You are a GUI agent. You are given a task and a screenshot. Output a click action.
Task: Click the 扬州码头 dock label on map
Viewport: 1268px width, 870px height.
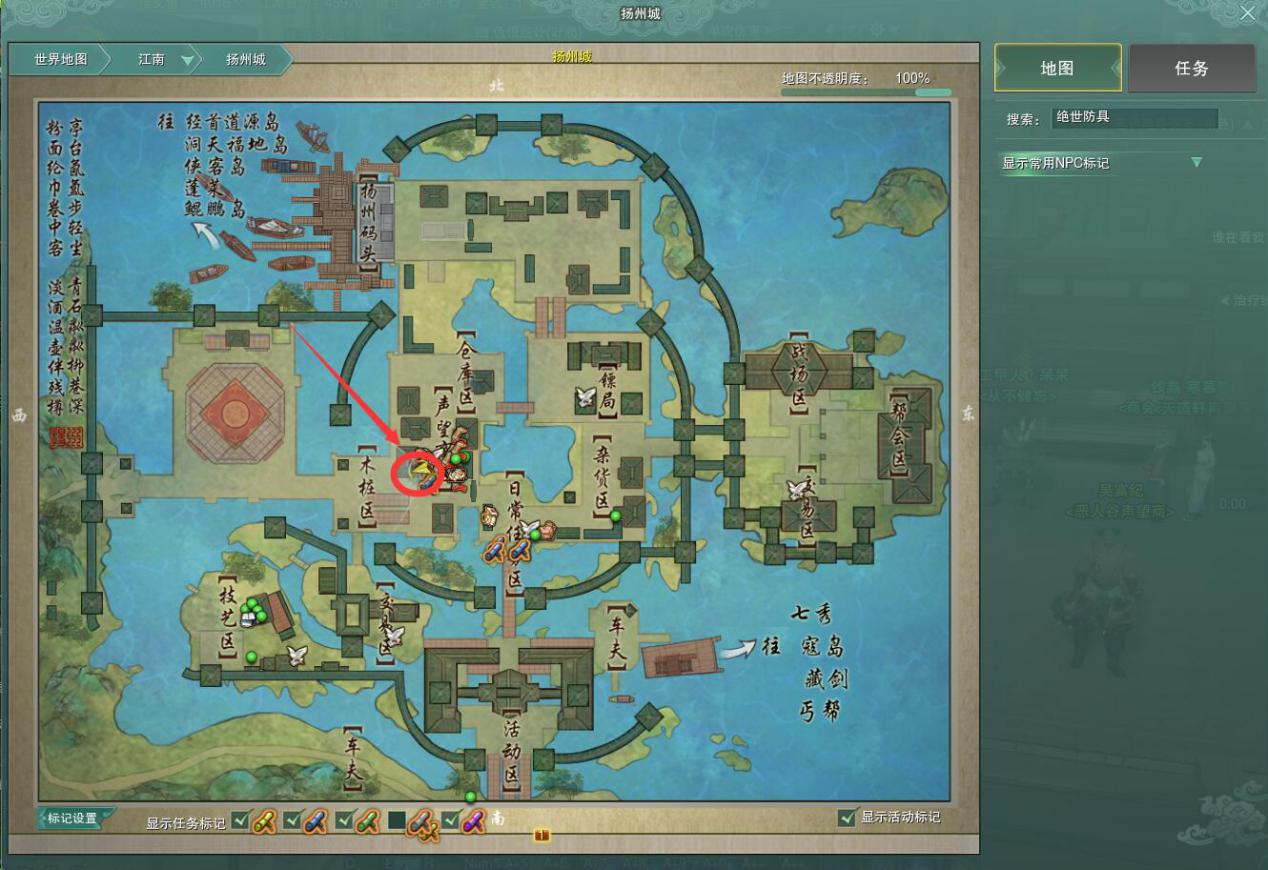(x=367, y=222)
